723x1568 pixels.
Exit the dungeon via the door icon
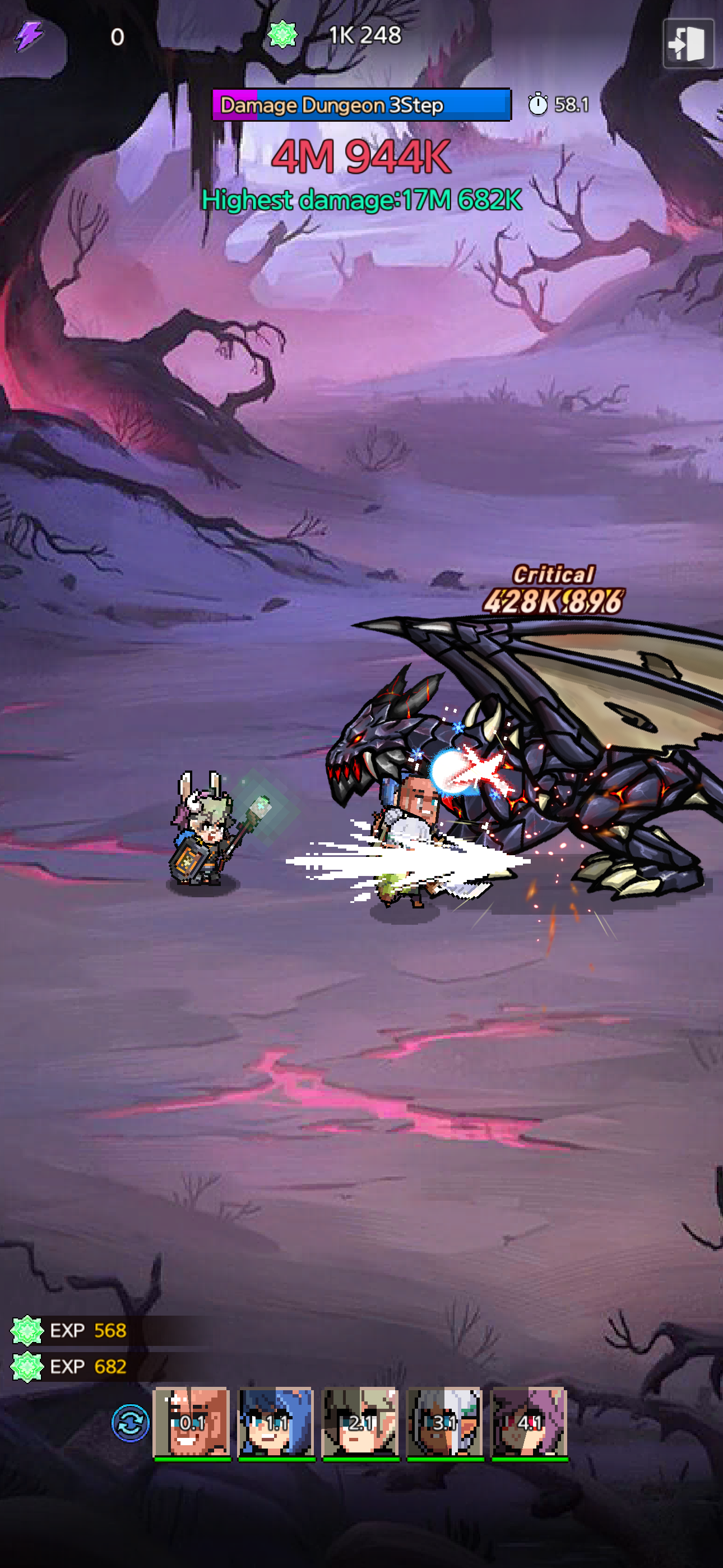[688, 43]
